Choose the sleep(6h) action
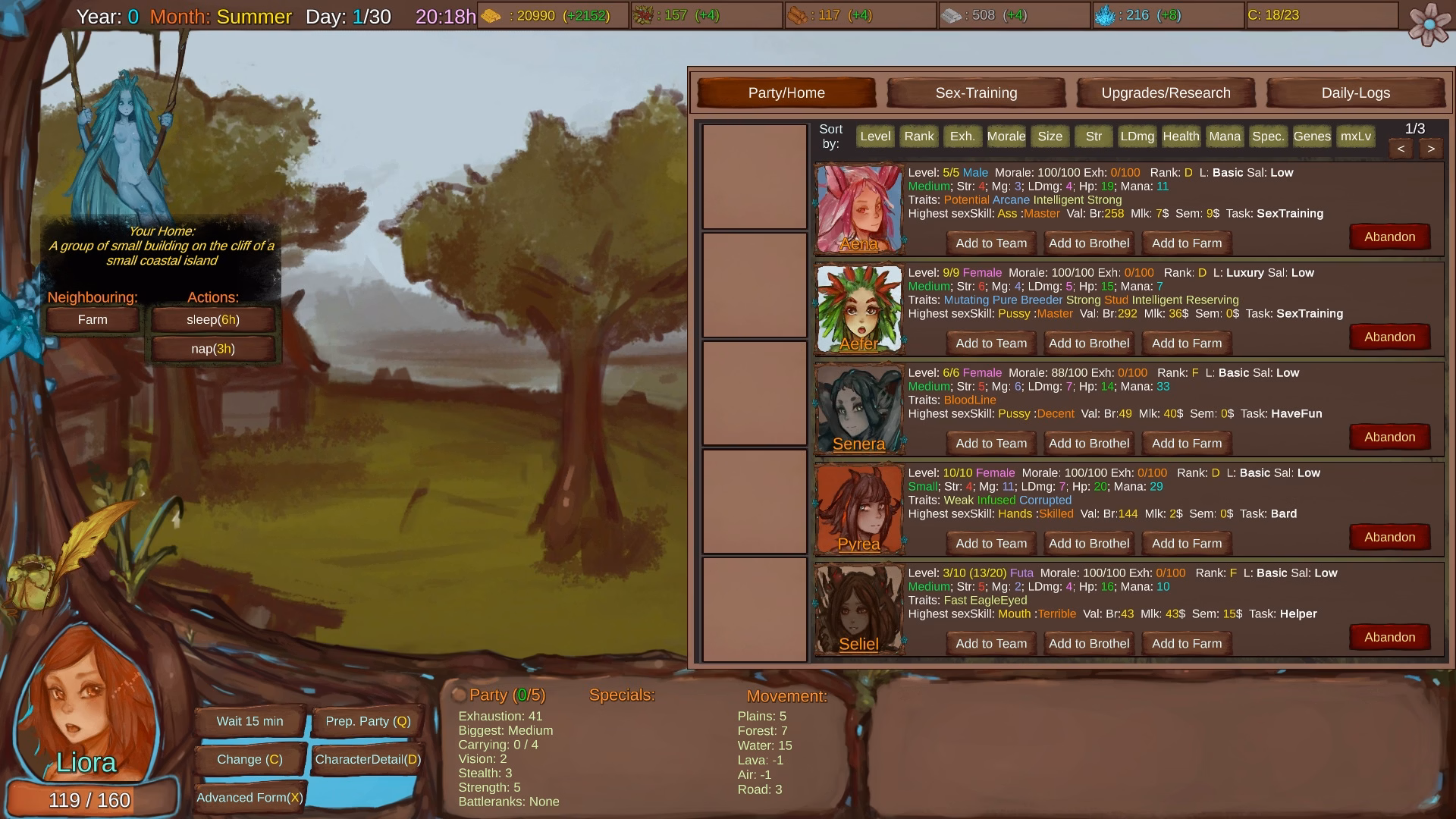The width and height of the screenshot is (1456, 819). [212, 319]
